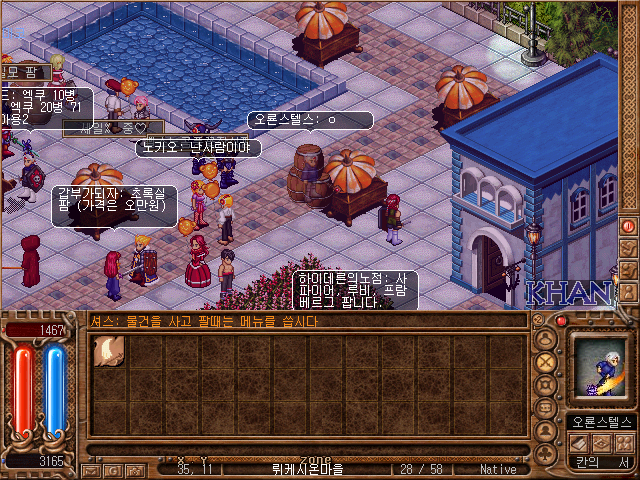Click the red gem above the portrait
The height and width of the screenshot is (480, 640).
[562, 321]
